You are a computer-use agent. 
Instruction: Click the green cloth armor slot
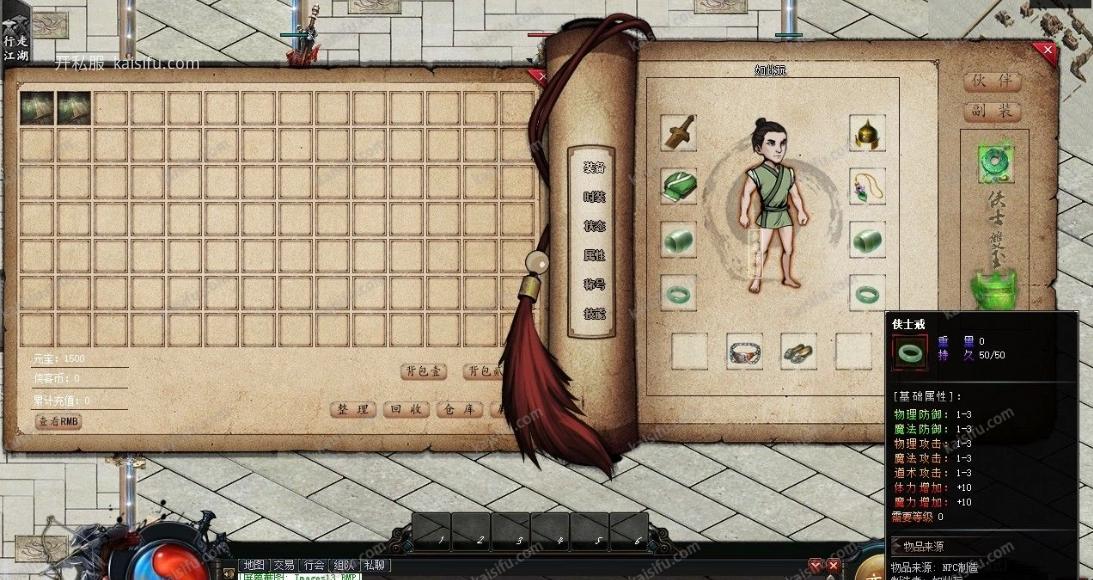tap(678, 186)
